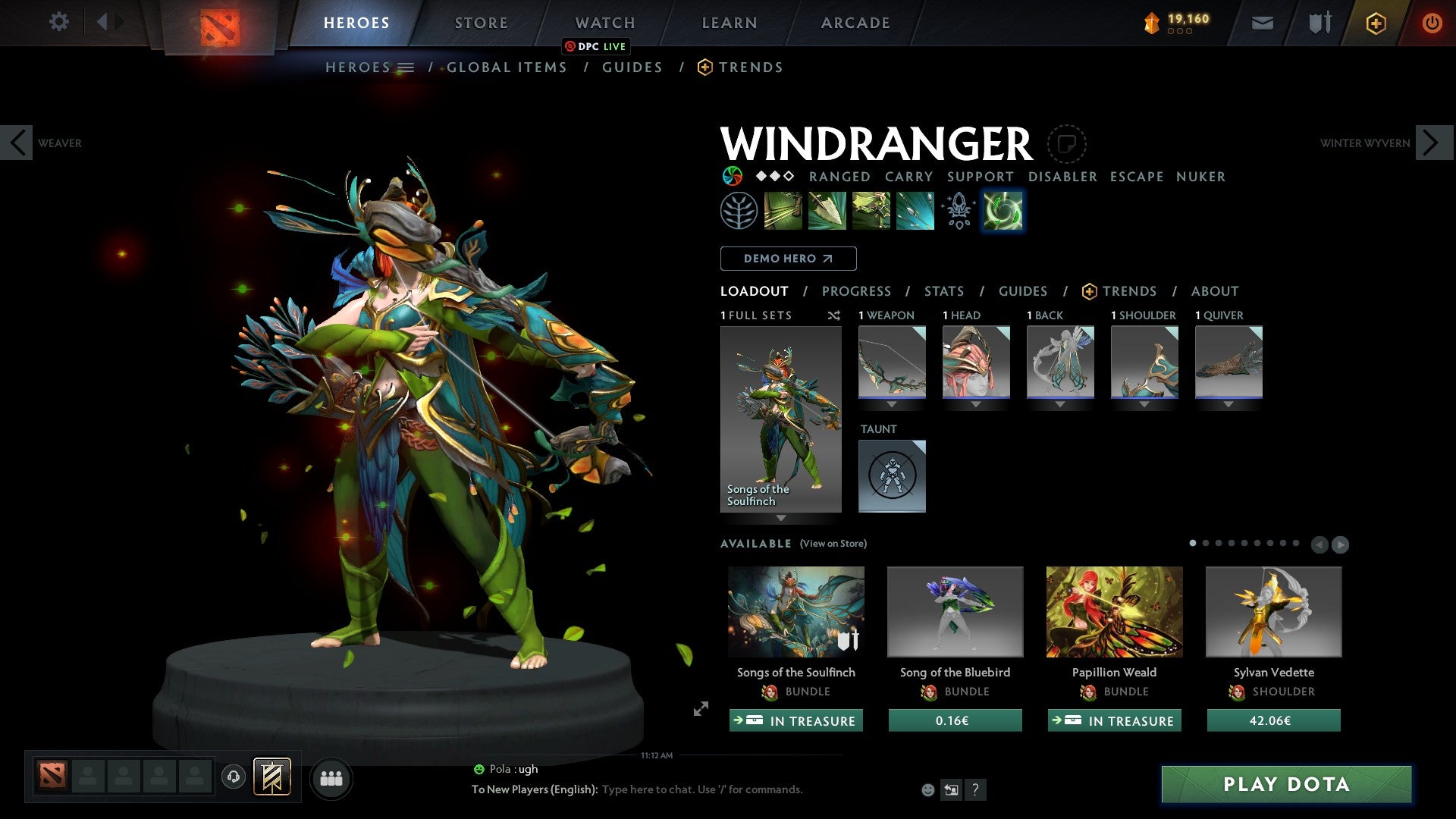Toggle the battle banner icon near party slots
This screenshot has width=1456, height=819.
point(273,777)
